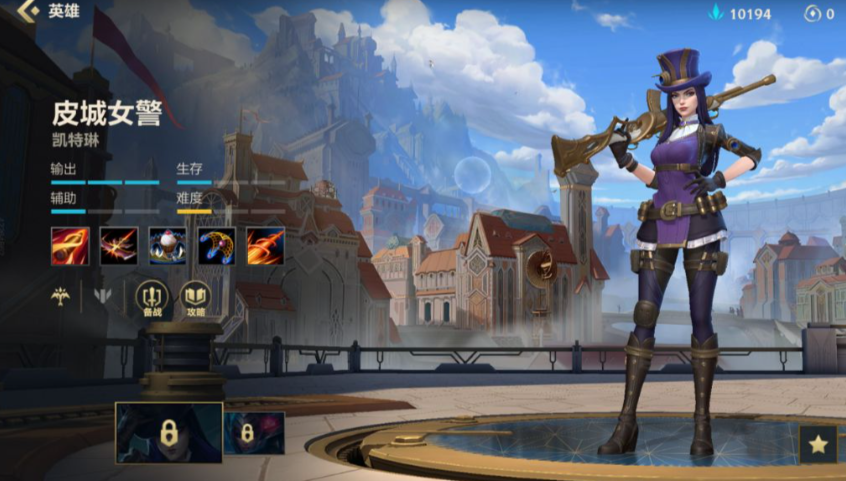The width and height of the screenshot is (846, 481).
Task: Select the flaming rifle passive skill icon
Action: [x=70, y=245]
